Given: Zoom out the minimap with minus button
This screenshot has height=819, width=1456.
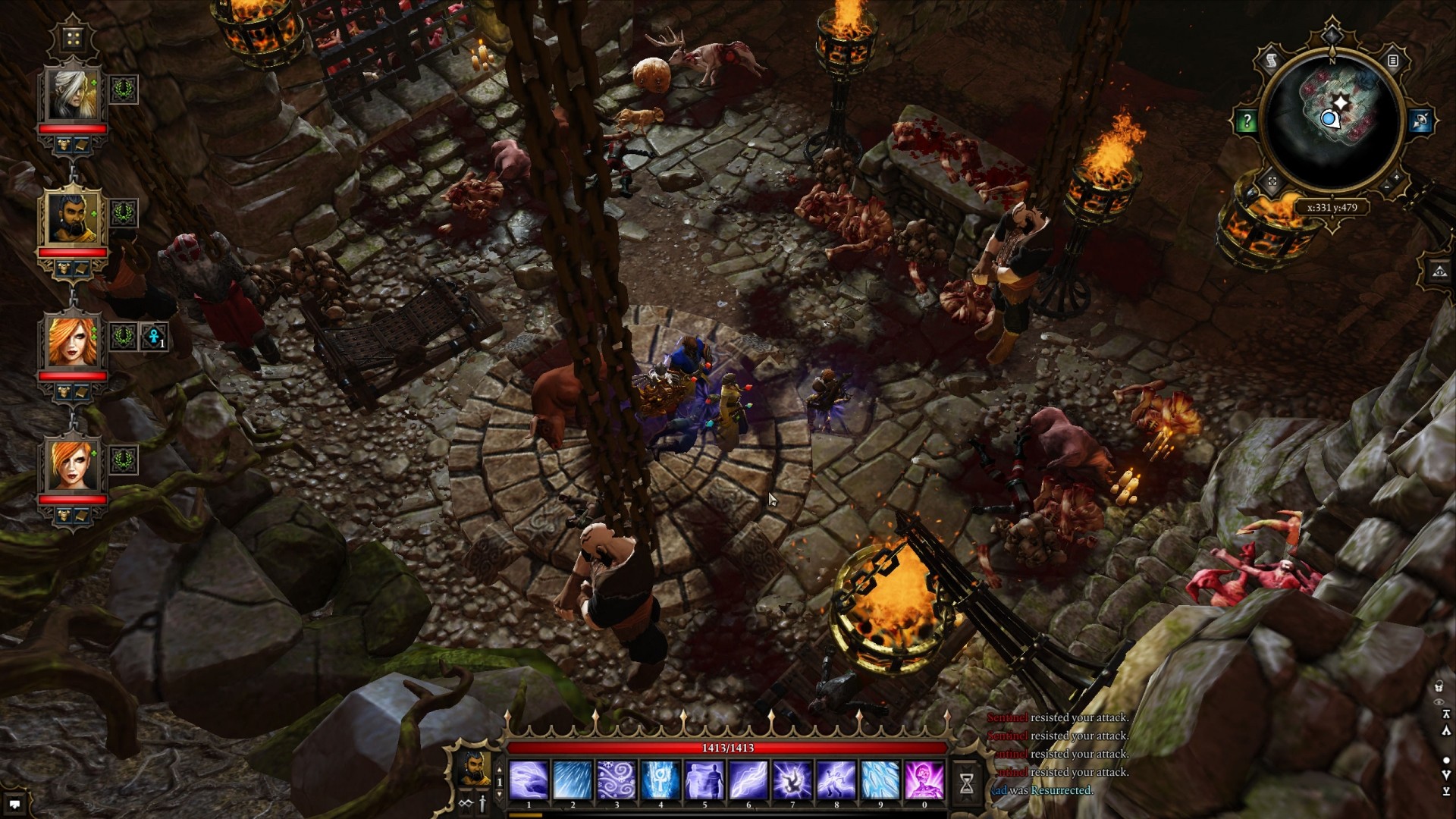Looking at the screenshot, I should 1387,187.
